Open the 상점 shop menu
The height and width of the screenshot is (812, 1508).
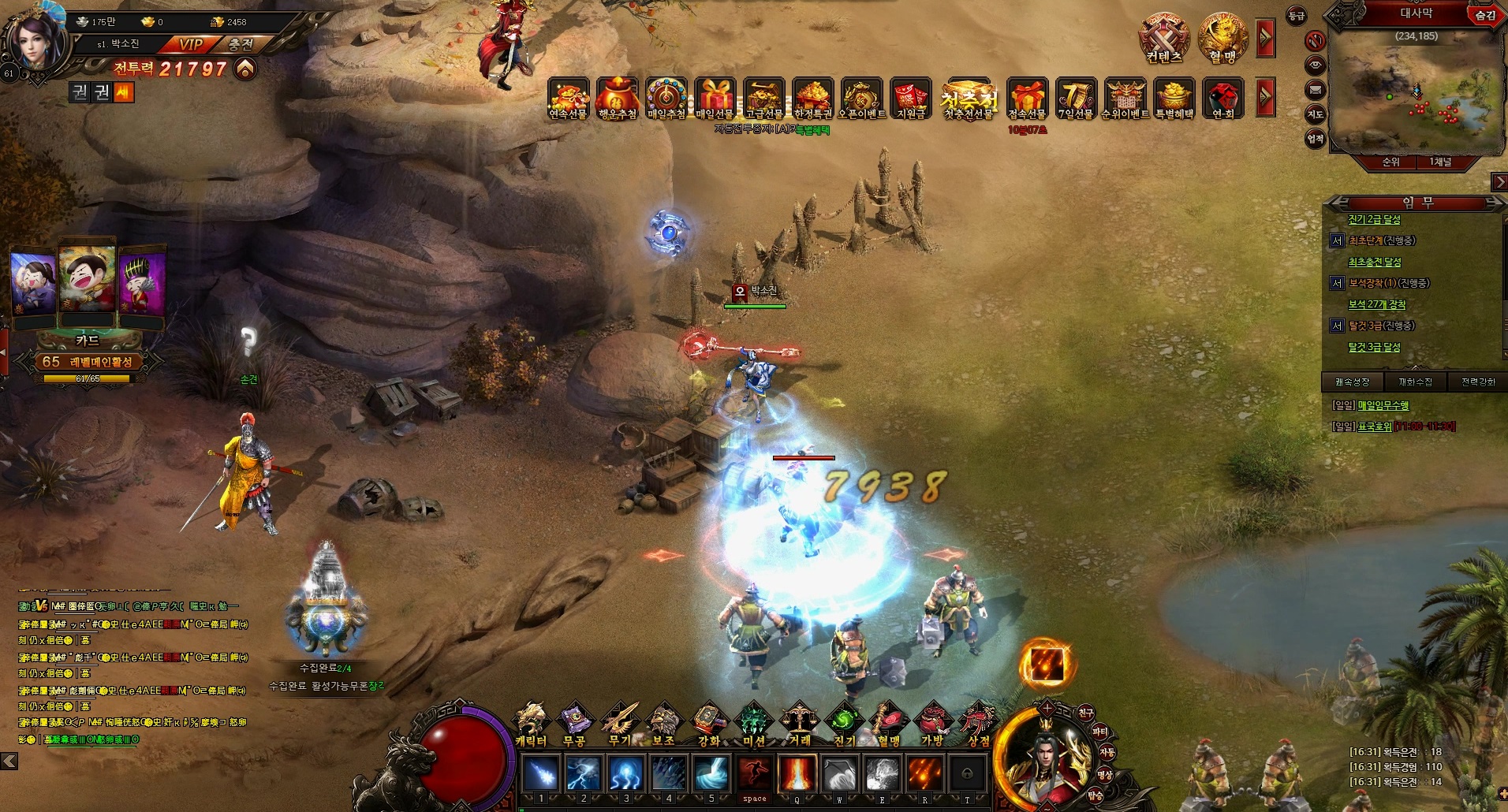tap(978, 724)
